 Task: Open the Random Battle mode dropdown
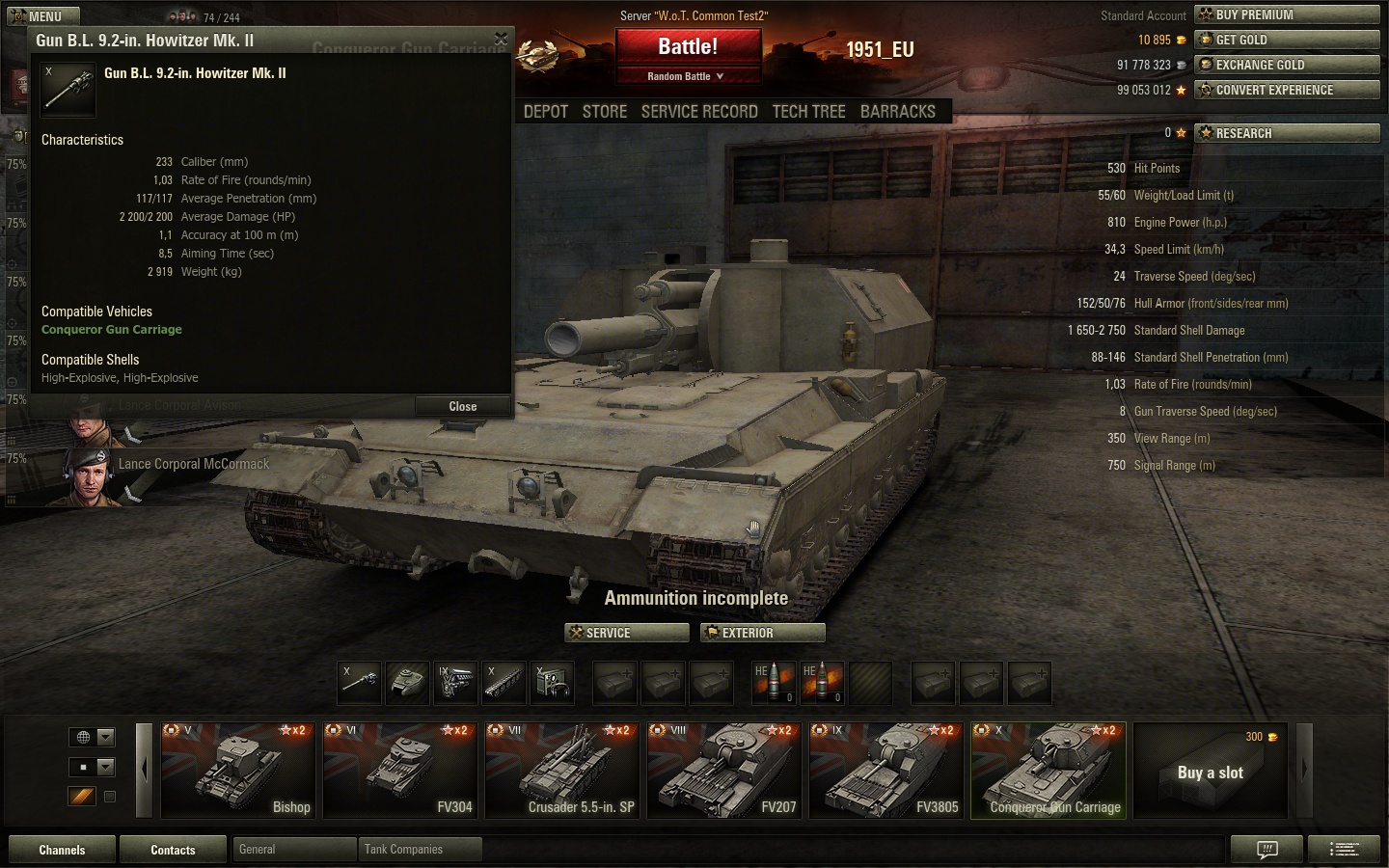pyautogui.click(x=688, y=76)
